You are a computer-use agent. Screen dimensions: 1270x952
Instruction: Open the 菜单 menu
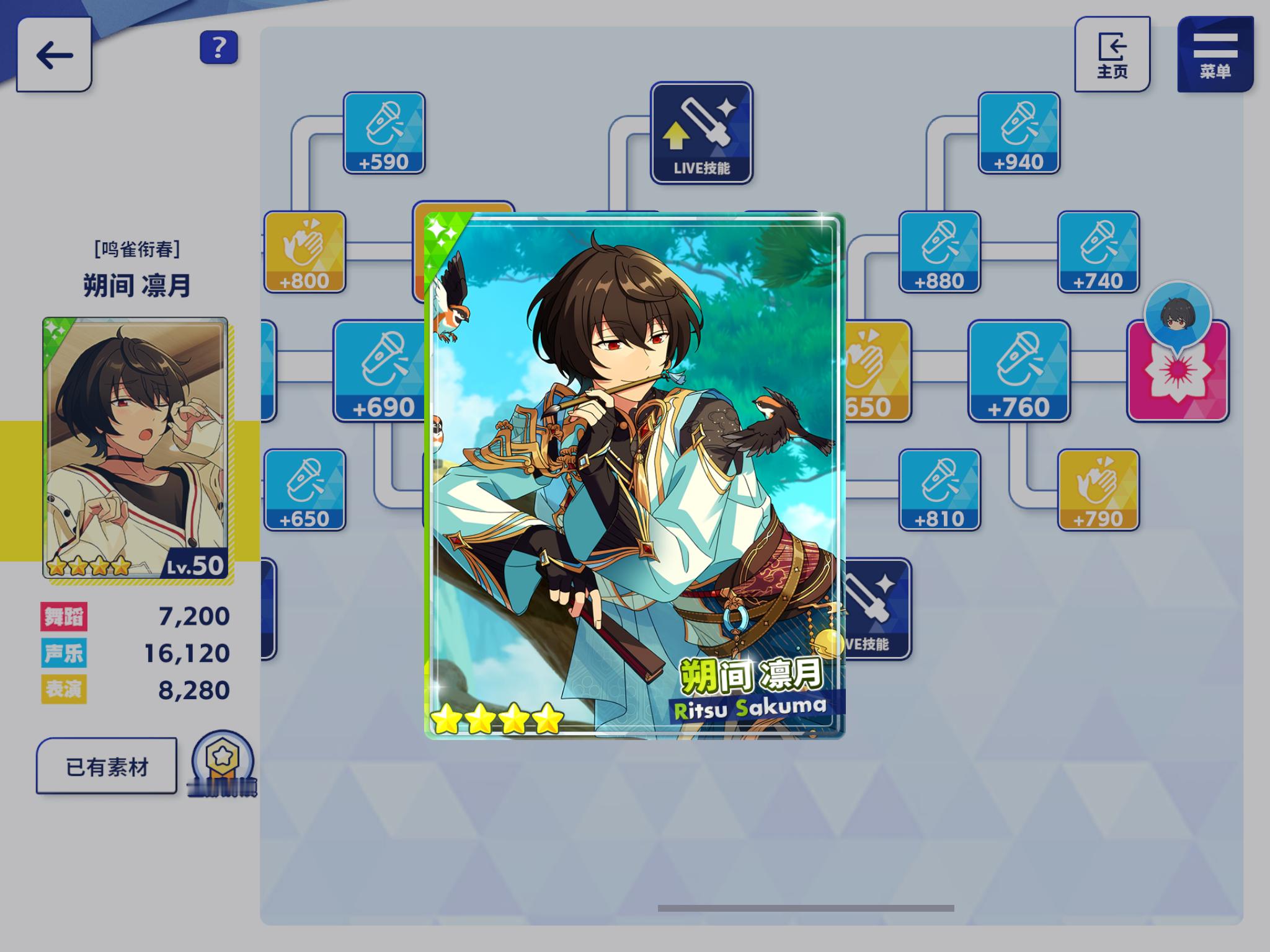pyautogui.click(x=1215, y=55)
